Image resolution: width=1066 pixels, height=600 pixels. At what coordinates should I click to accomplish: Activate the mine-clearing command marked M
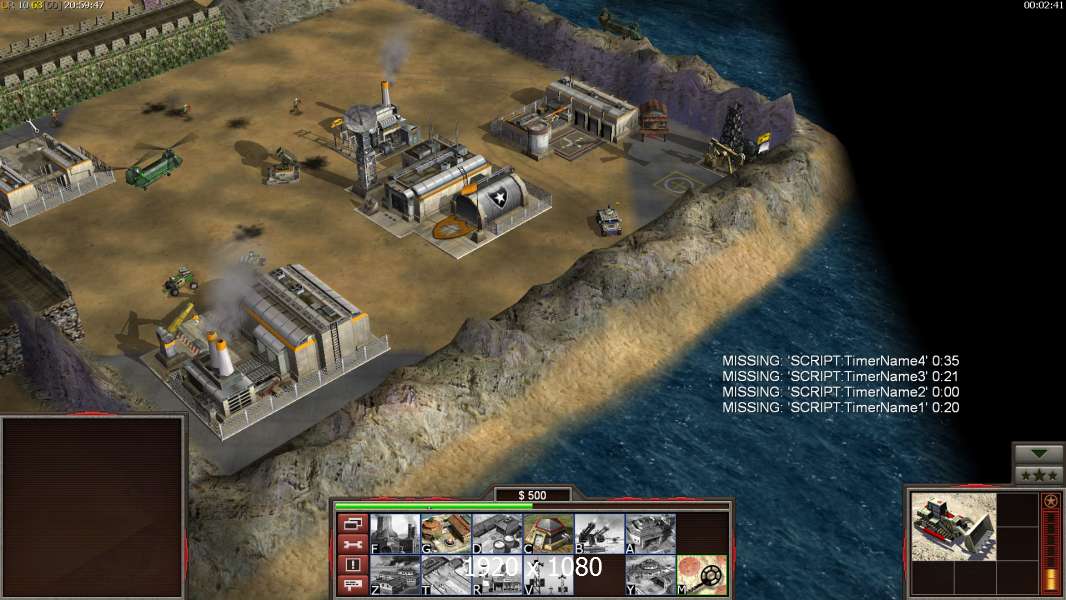point(701,575)
